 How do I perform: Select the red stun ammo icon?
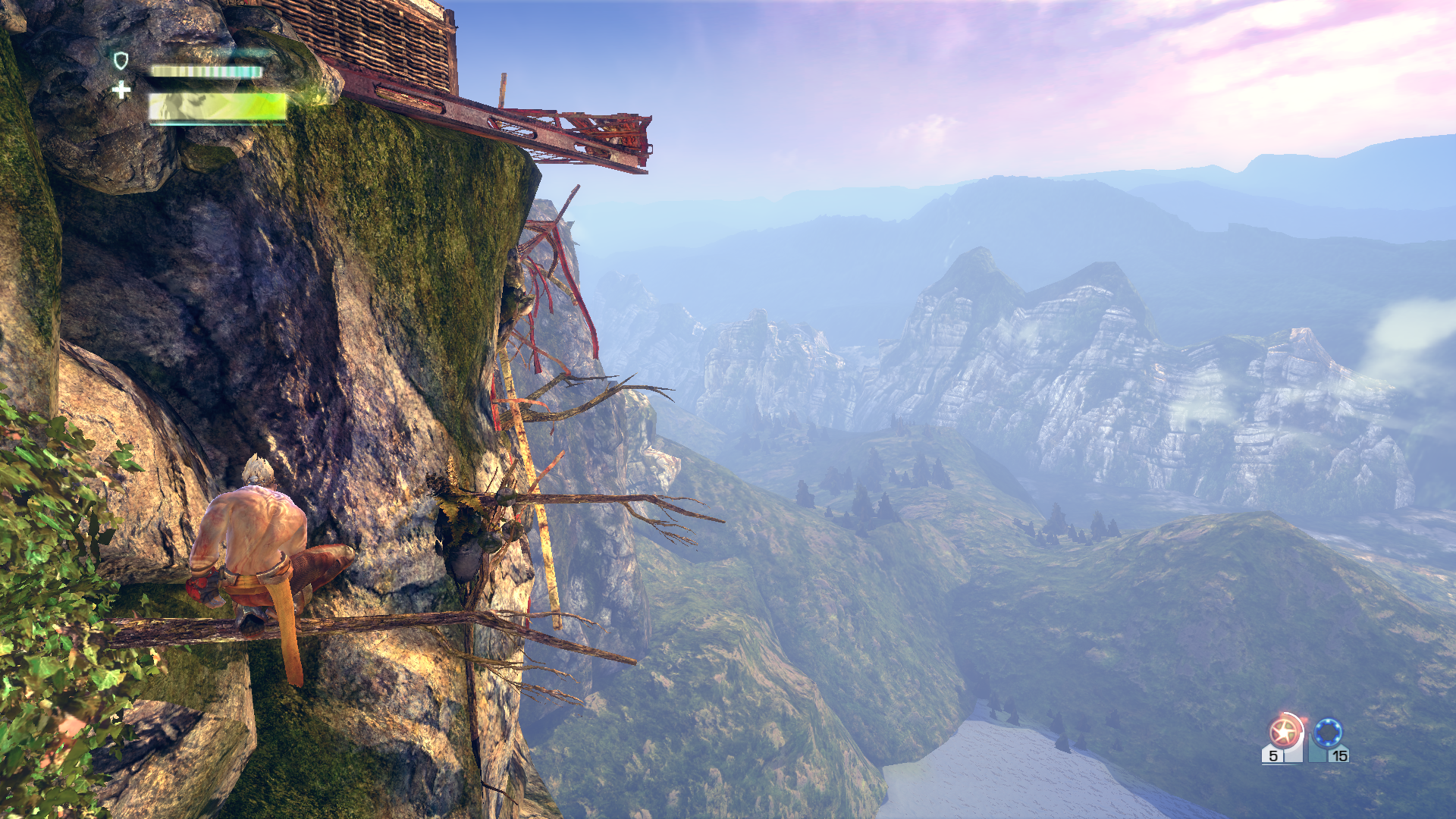[x=1283, y=732]
